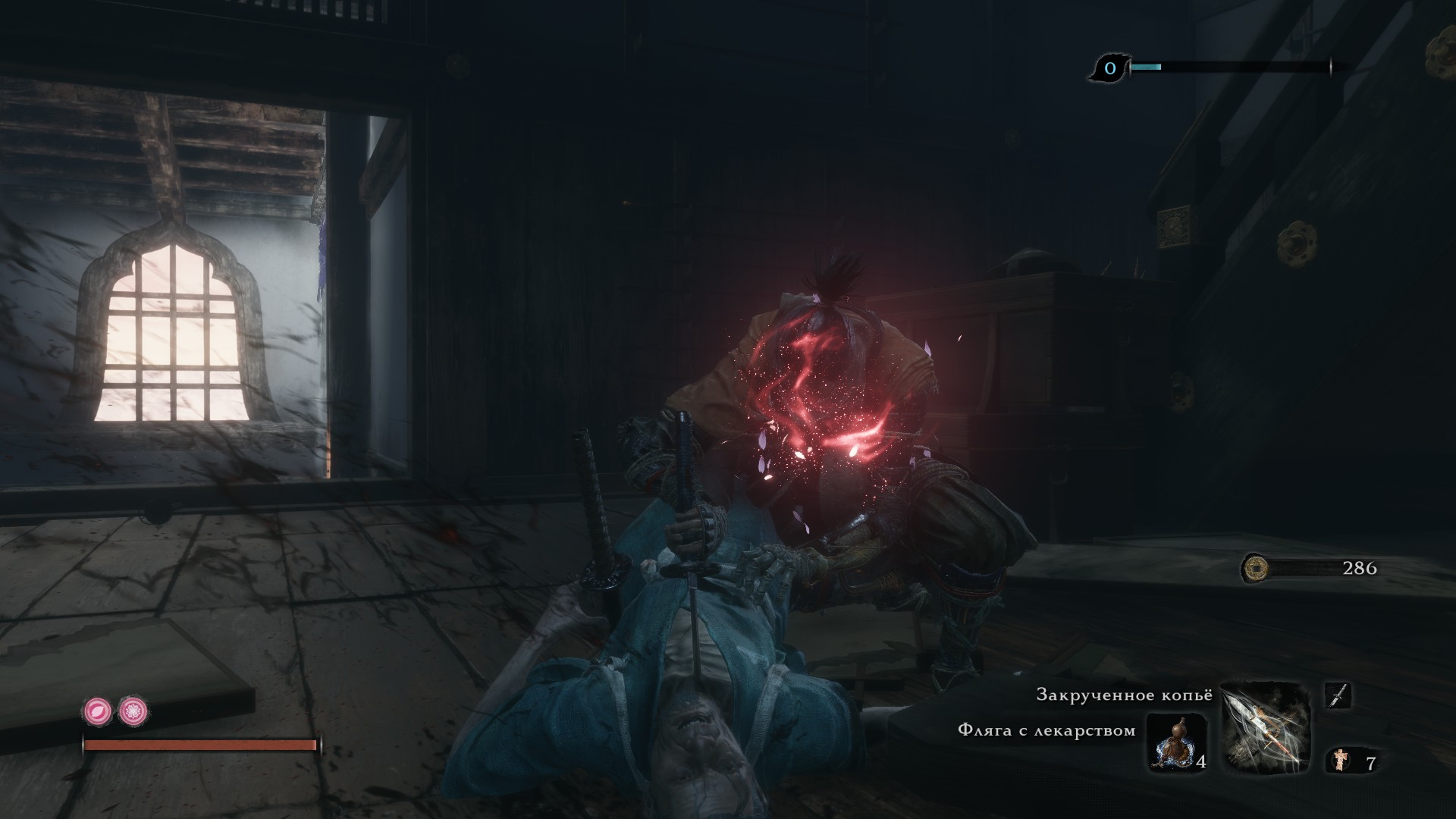Activate the Loaded Spear prosthetic tool icon
1456x819 pixels.
(1266, 726)
